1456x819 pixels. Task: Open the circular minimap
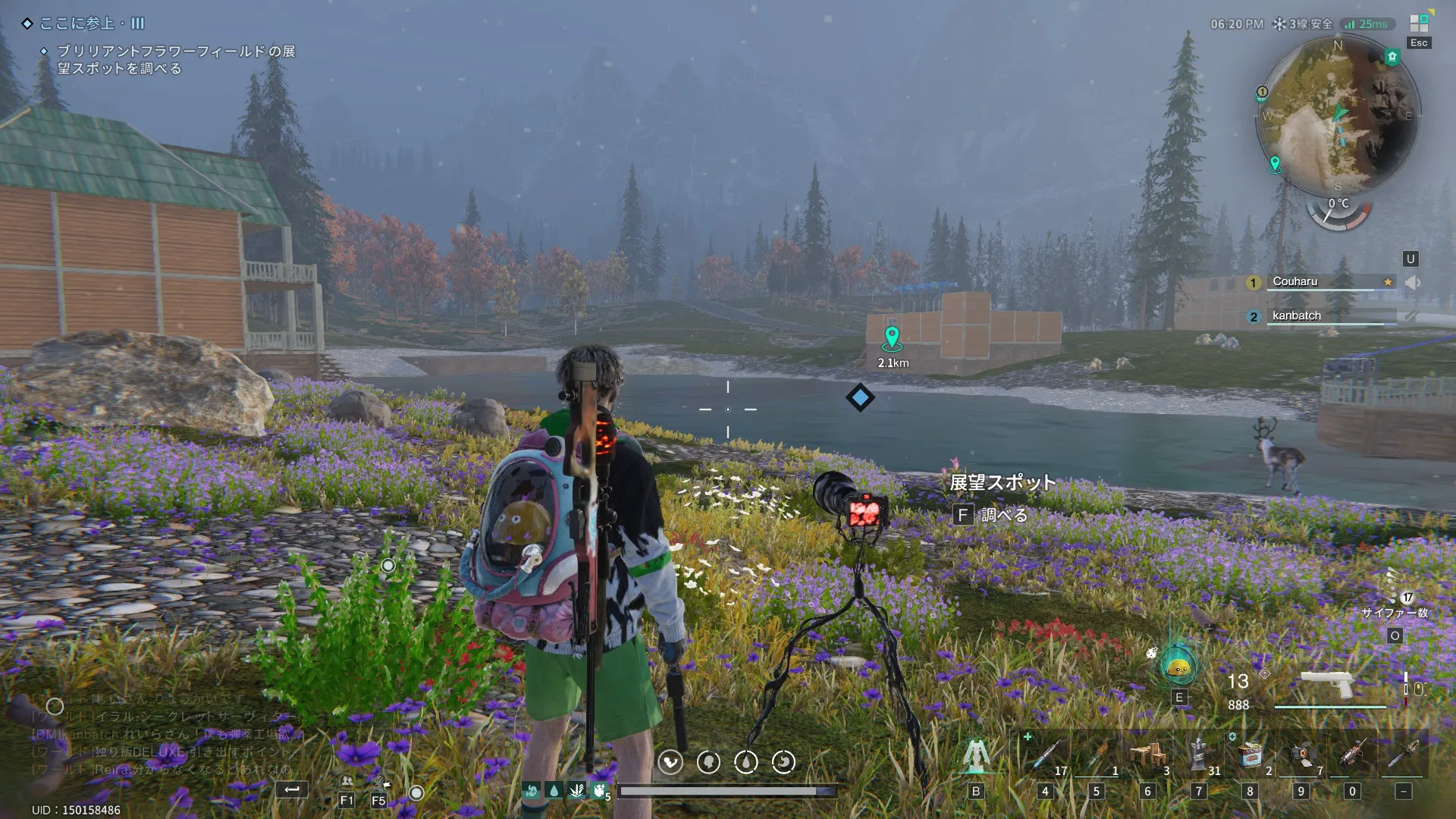[x=1338, y=115]
